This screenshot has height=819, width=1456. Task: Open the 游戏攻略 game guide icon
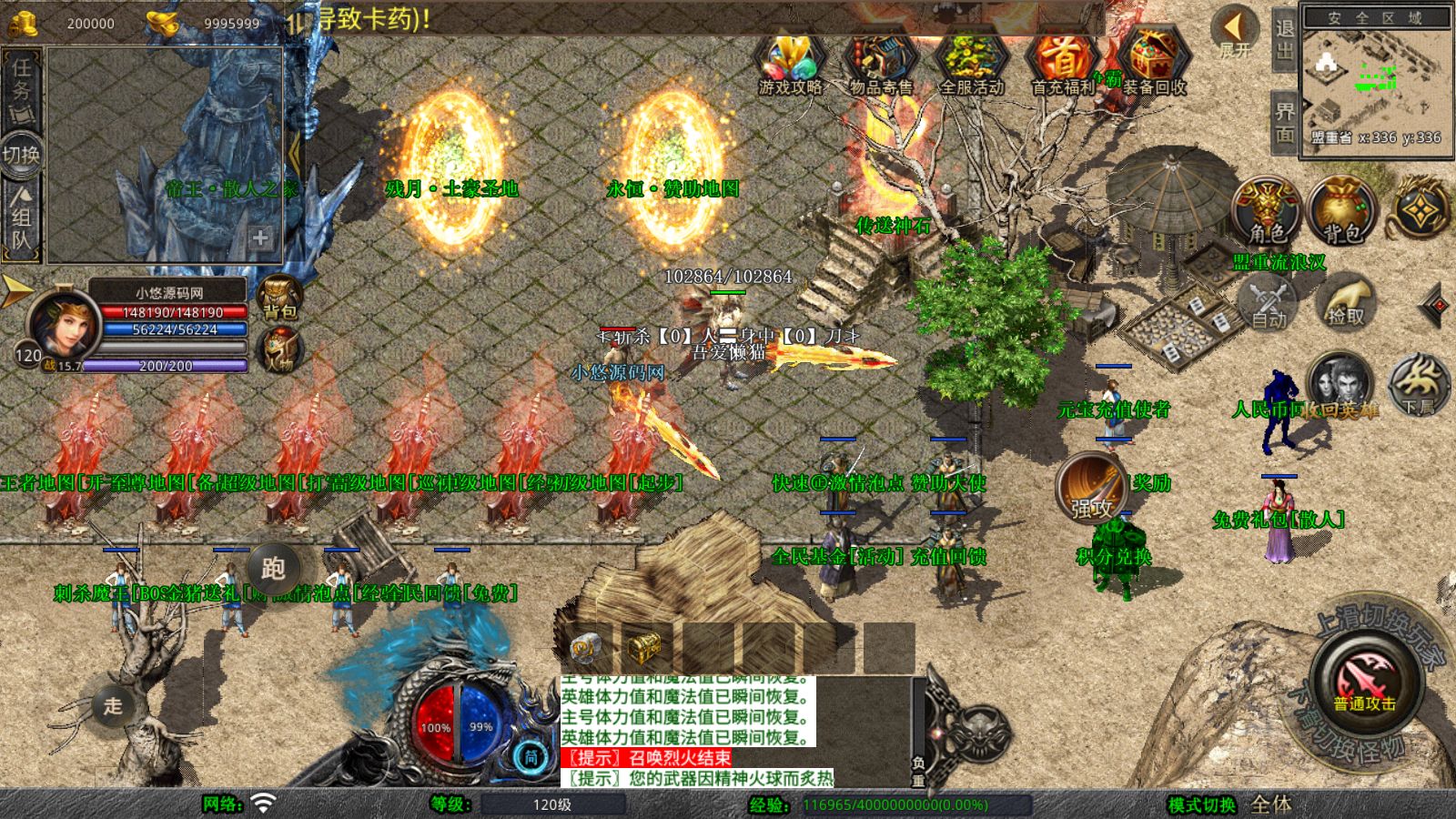pos(790,62)
